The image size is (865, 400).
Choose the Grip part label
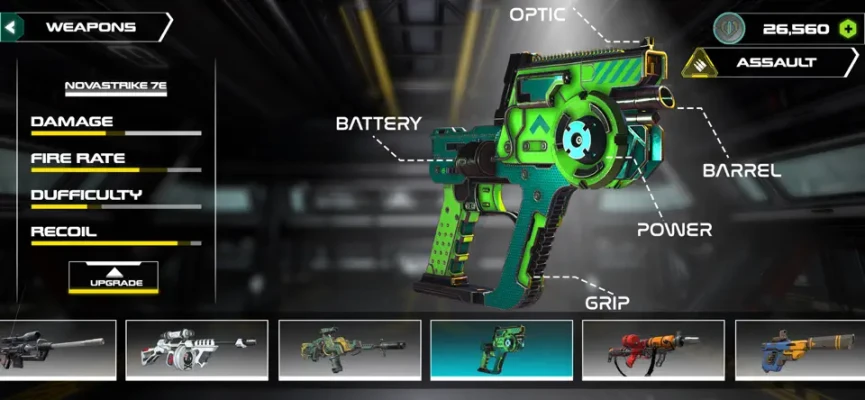point(606,300)
